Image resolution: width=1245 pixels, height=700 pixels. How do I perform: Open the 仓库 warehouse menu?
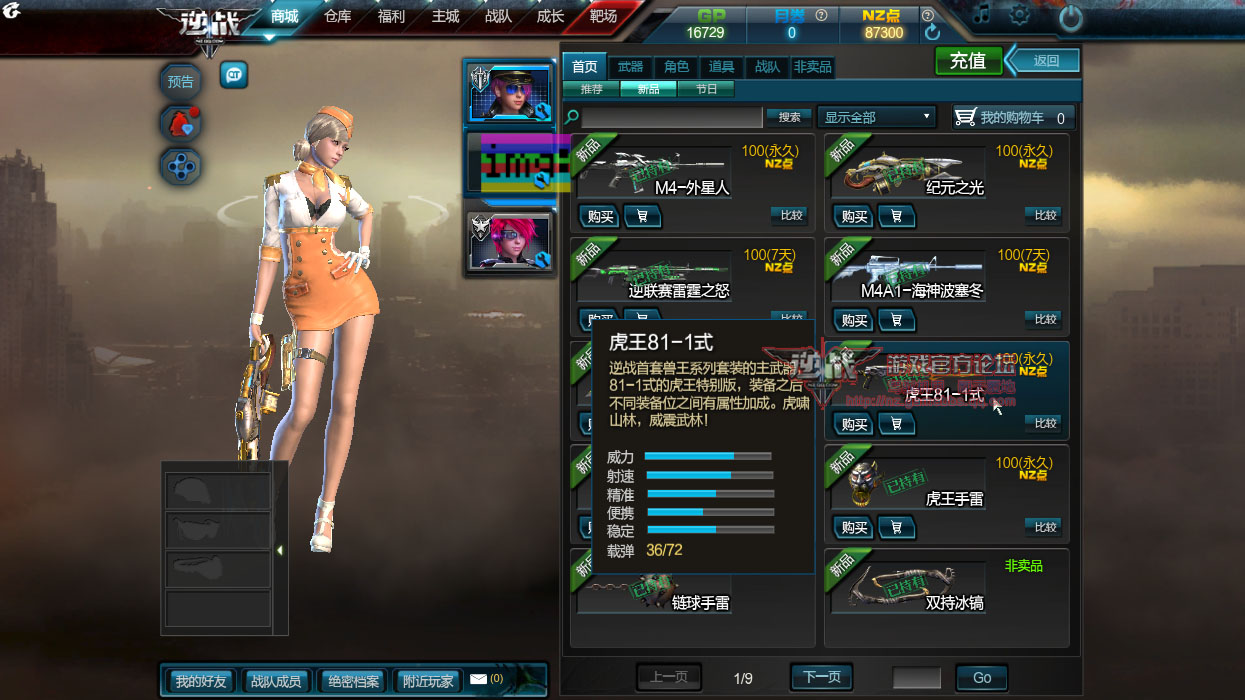(x=338, y=17)
